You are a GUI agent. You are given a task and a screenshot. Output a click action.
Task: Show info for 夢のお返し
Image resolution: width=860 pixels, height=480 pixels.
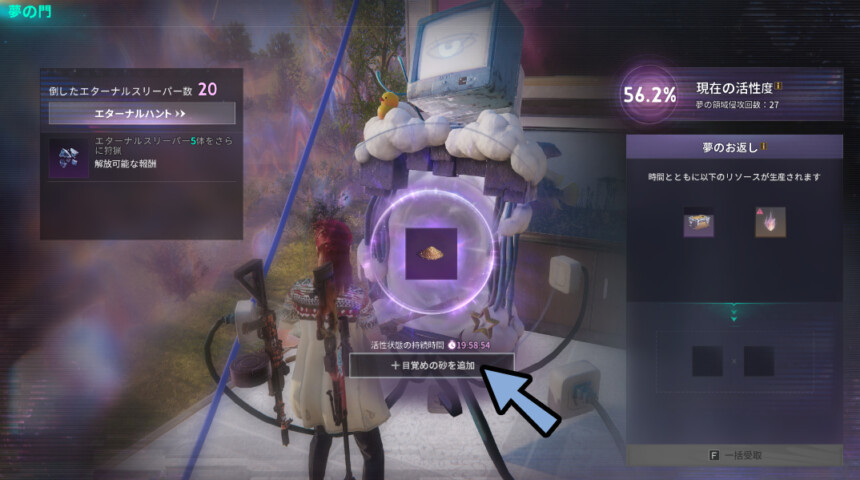point(765,146)
